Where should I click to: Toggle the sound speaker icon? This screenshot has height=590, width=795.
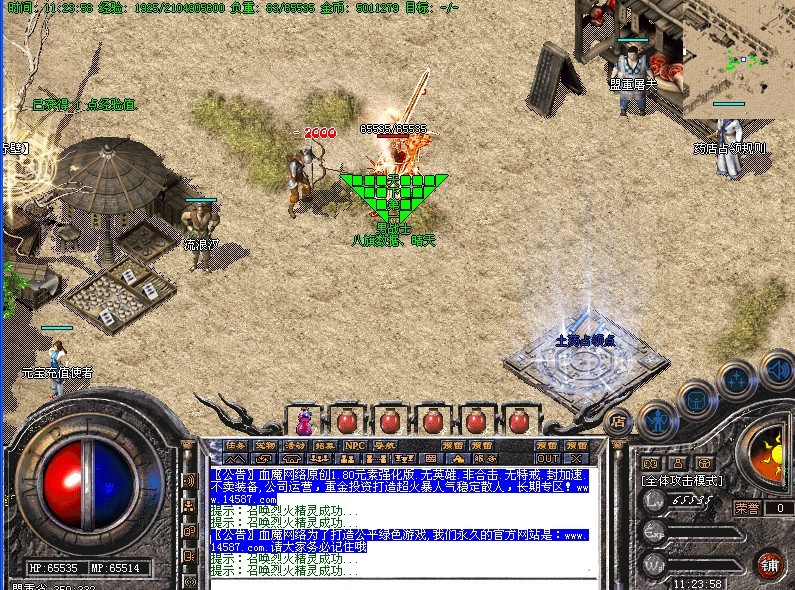pyautogui.click(x=777, y=369)
